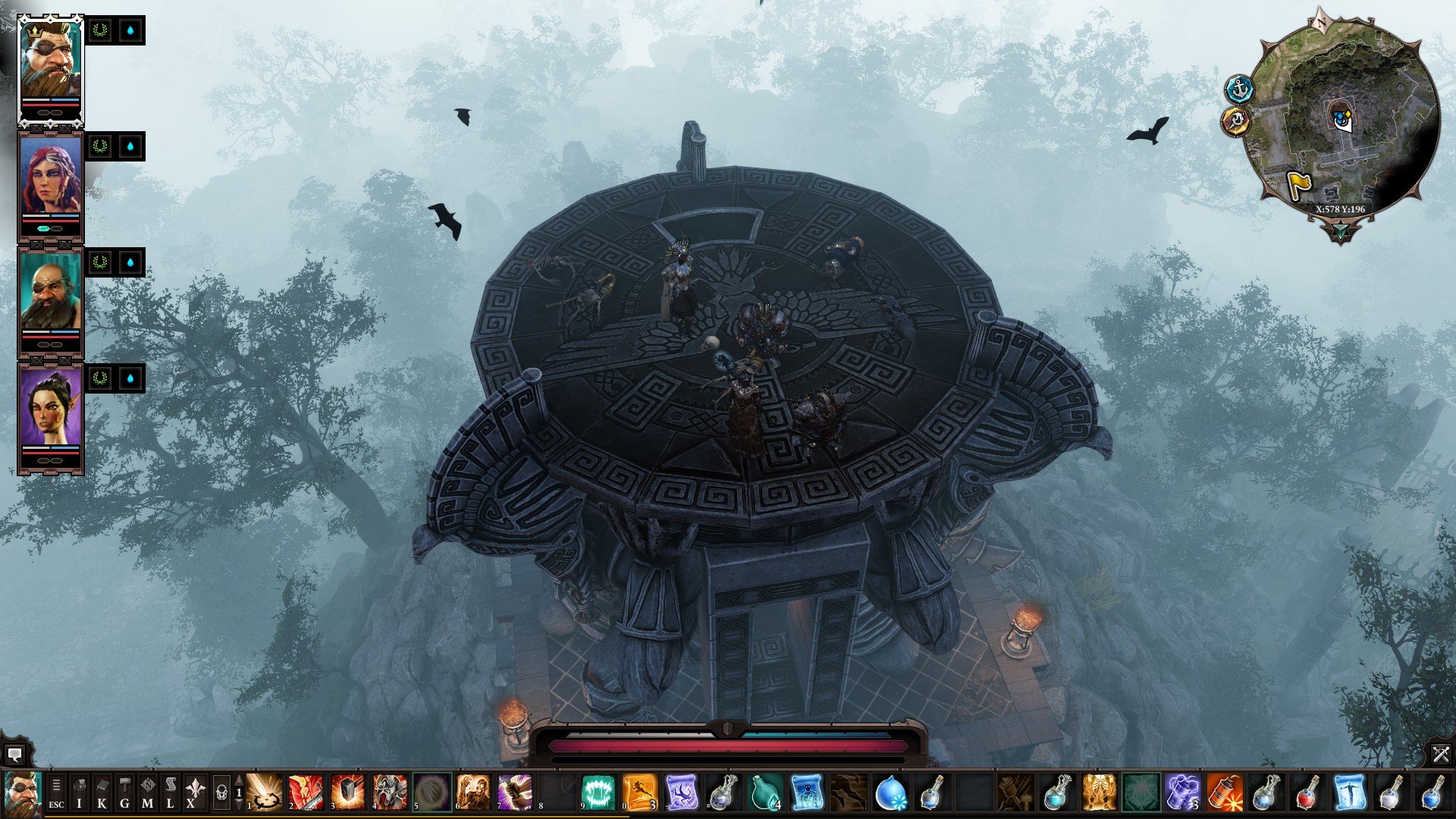The width and height of the screenshot is (1456, 819).
Task: Open the skills book button
Action: pos(102,793)
